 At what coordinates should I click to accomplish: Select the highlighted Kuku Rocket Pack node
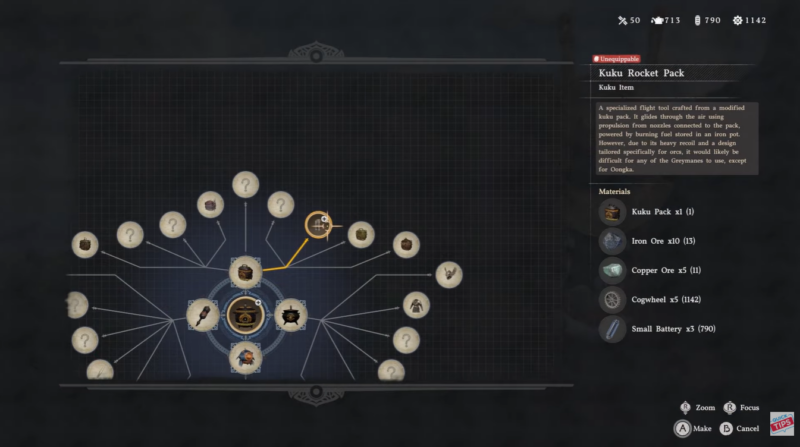pos(318,225)
